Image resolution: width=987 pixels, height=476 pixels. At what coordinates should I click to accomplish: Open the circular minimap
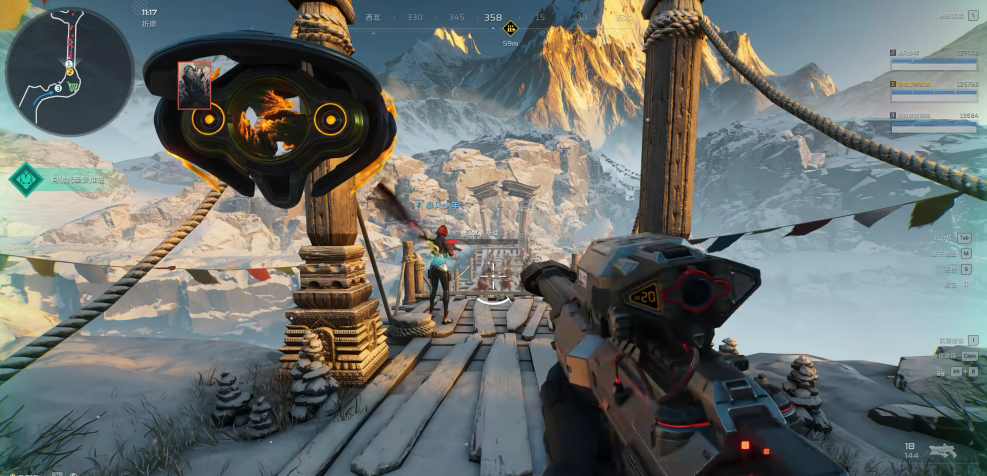(x=69, y=71)
